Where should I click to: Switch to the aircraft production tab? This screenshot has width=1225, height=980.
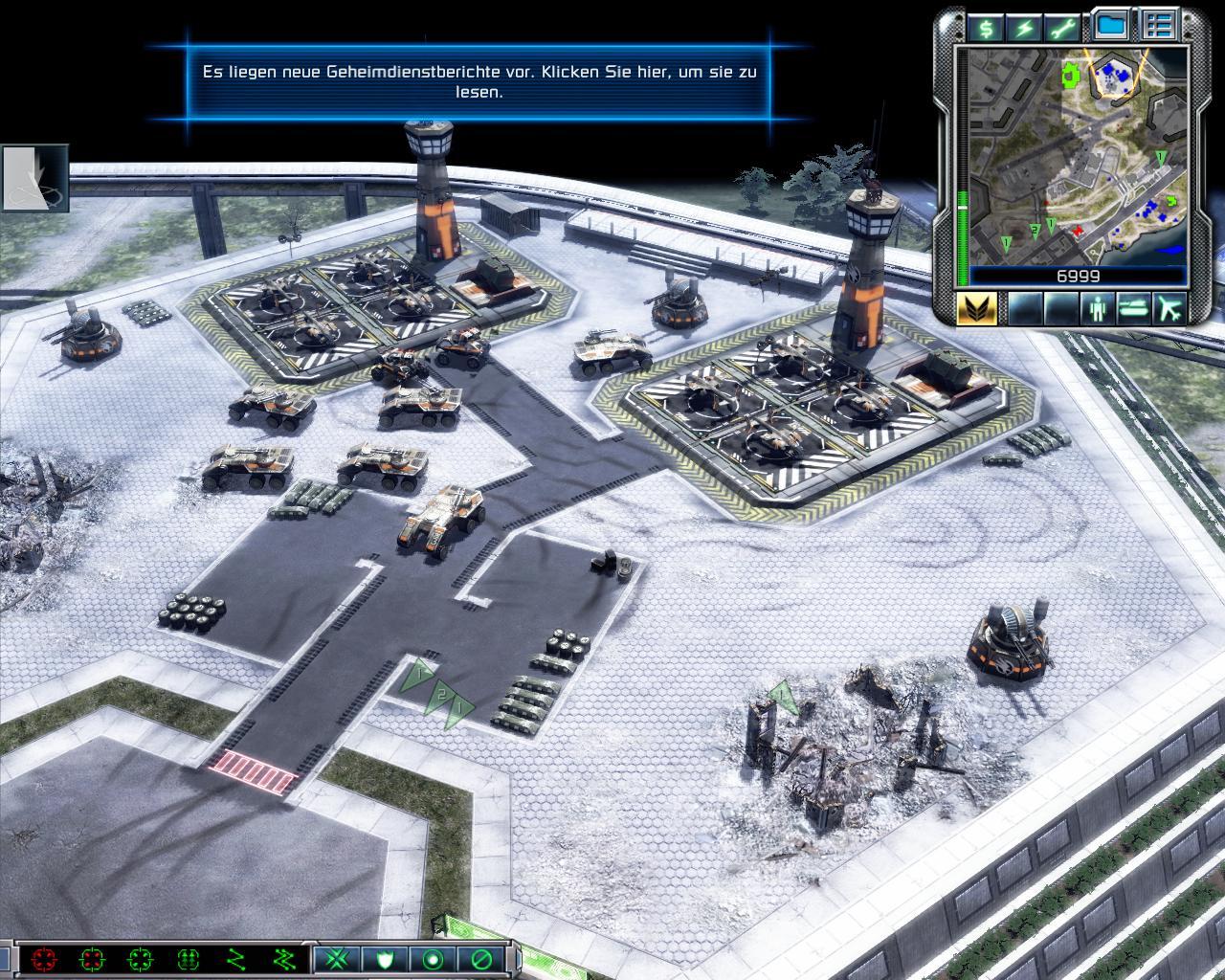tap(1169, 308)
